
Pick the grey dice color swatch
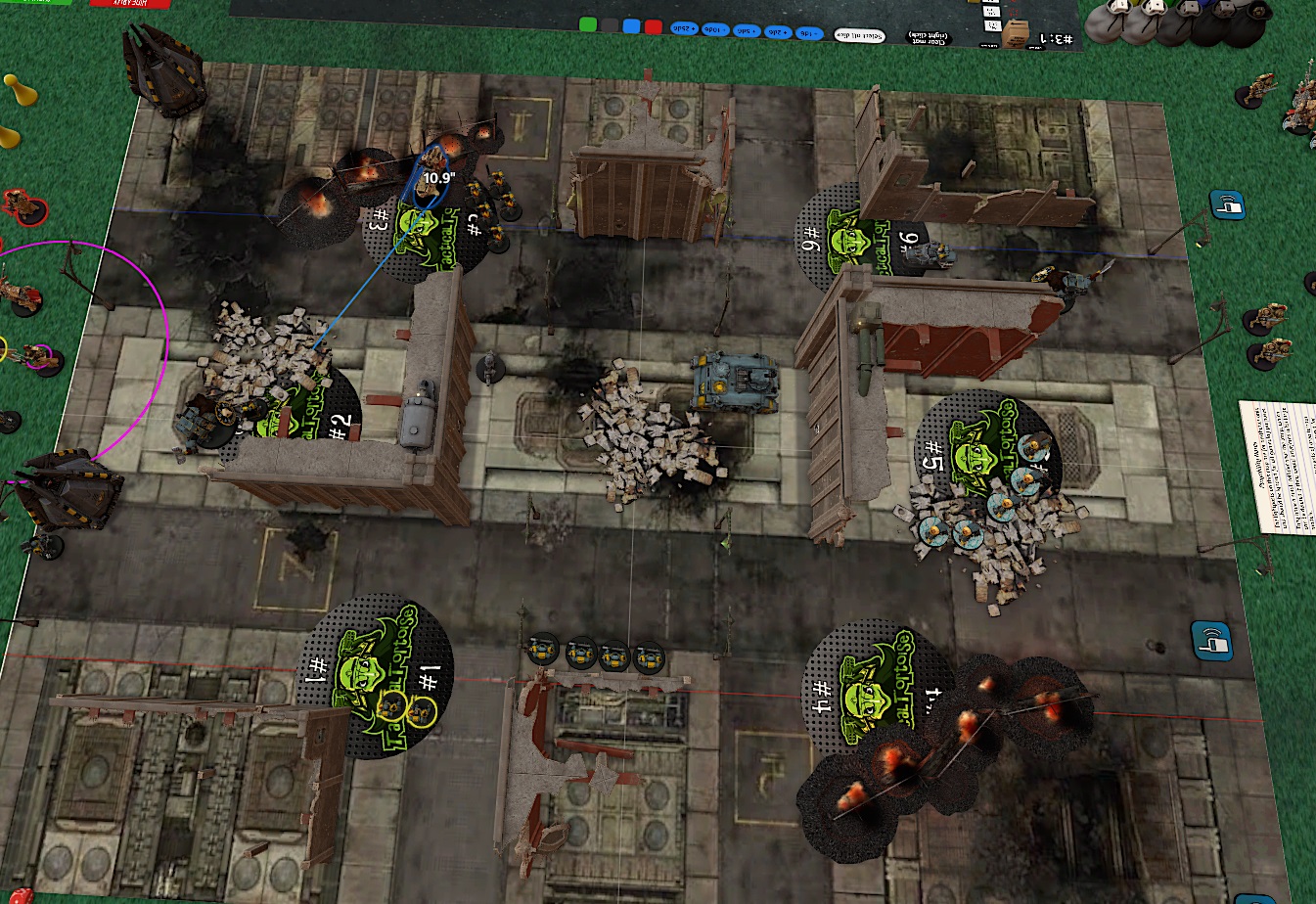[609, 25]
